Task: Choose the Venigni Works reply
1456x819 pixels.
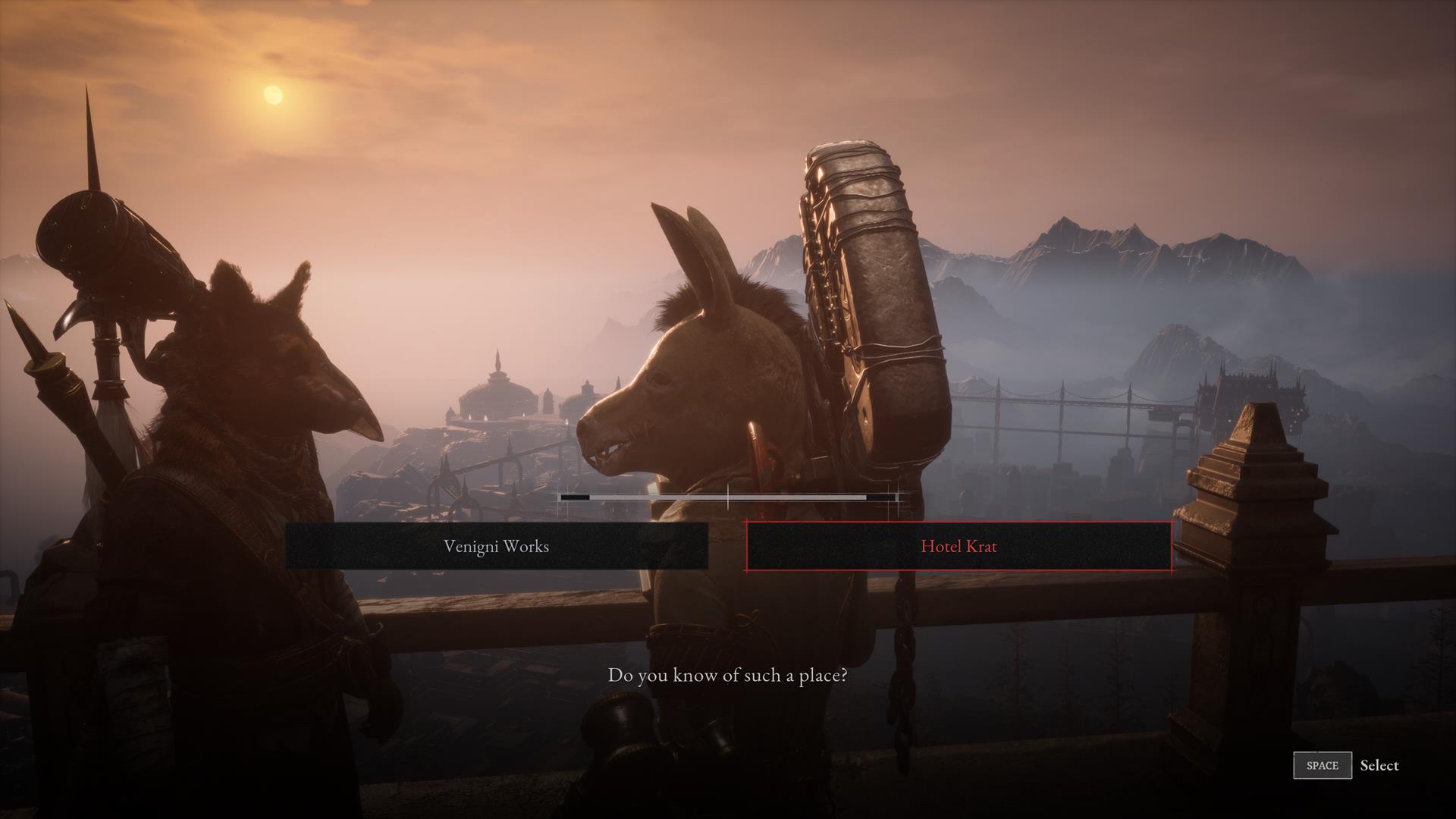Action: click(497, 546)
